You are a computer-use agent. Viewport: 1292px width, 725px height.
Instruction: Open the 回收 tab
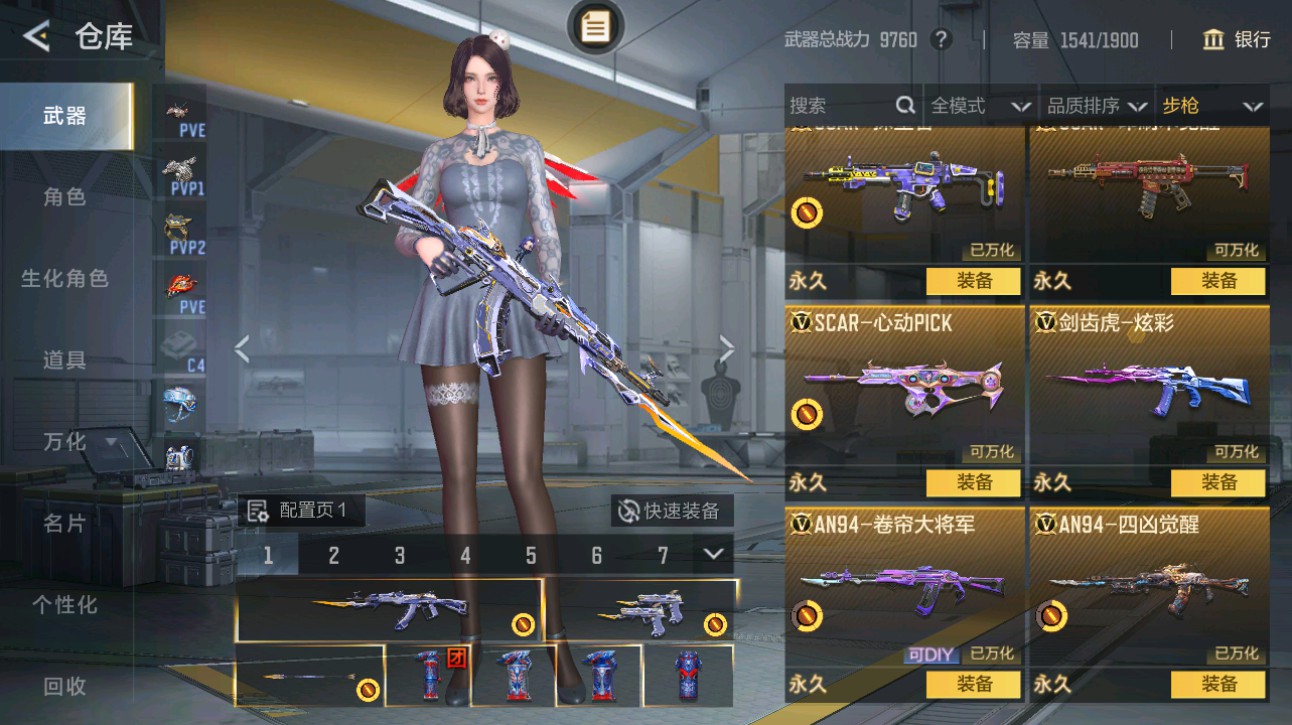click(x=65, y=686)
